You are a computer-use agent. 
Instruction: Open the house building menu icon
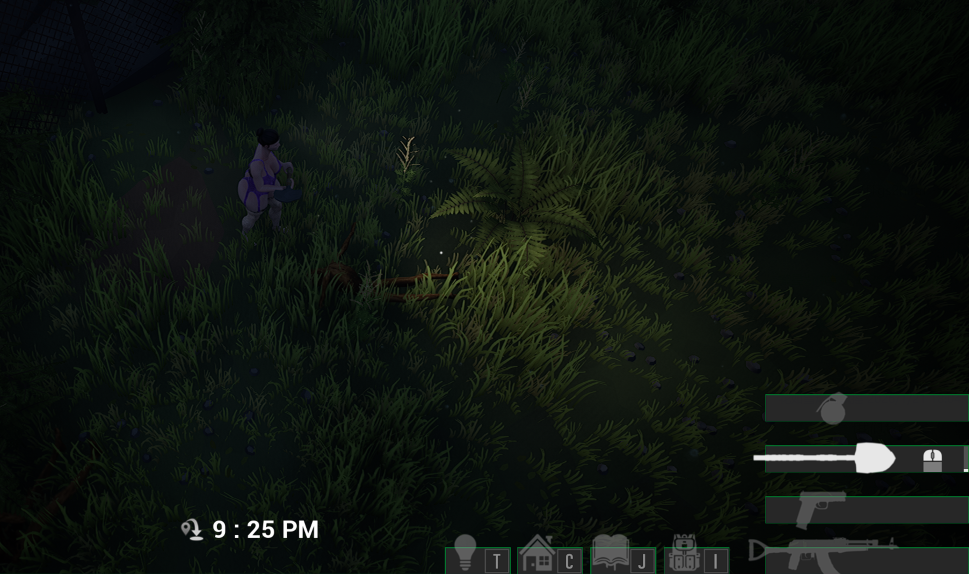point(537,553)
